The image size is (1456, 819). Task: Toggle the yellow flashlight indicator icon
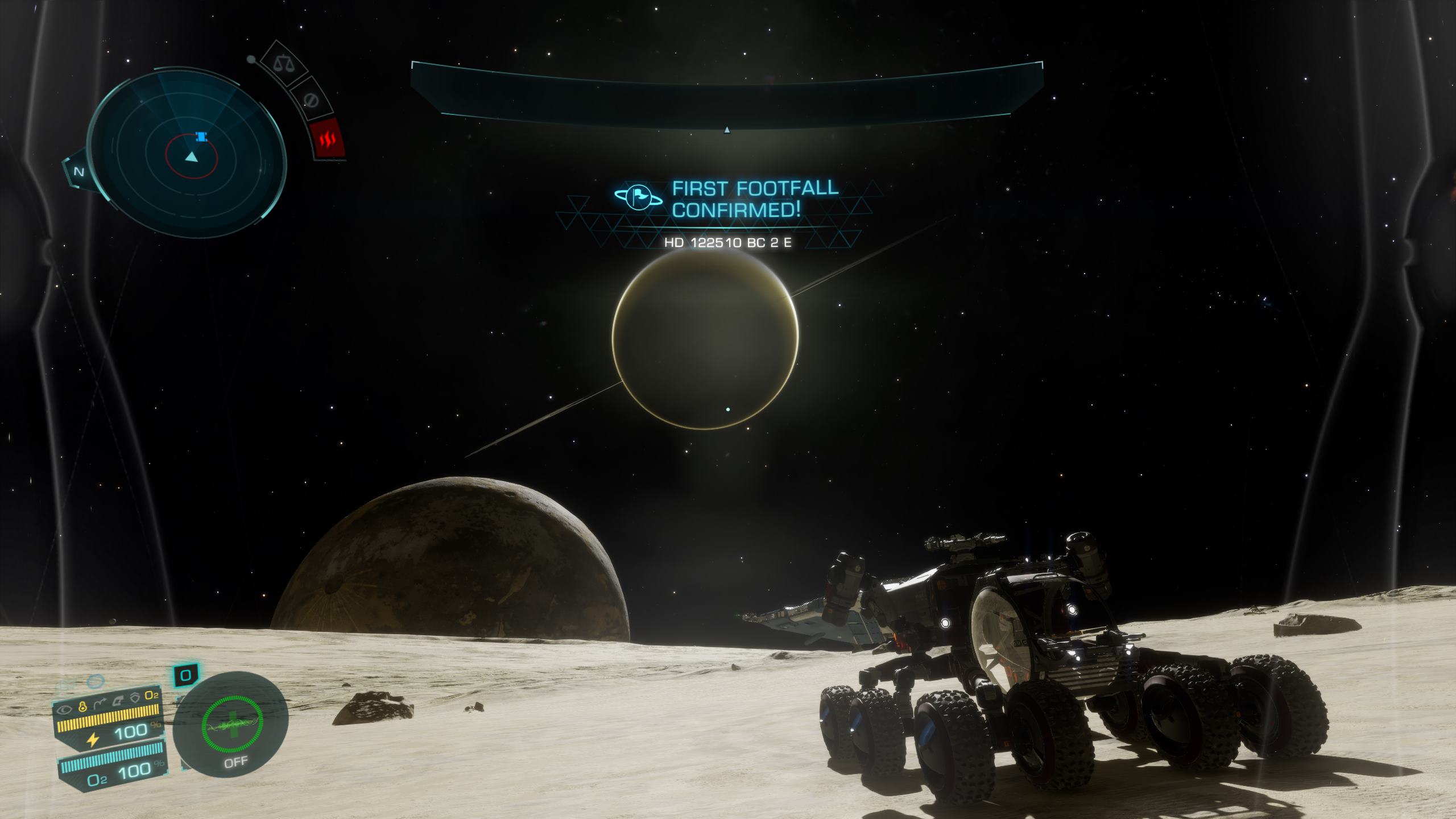pyautogui.click(x=82, y=707)
